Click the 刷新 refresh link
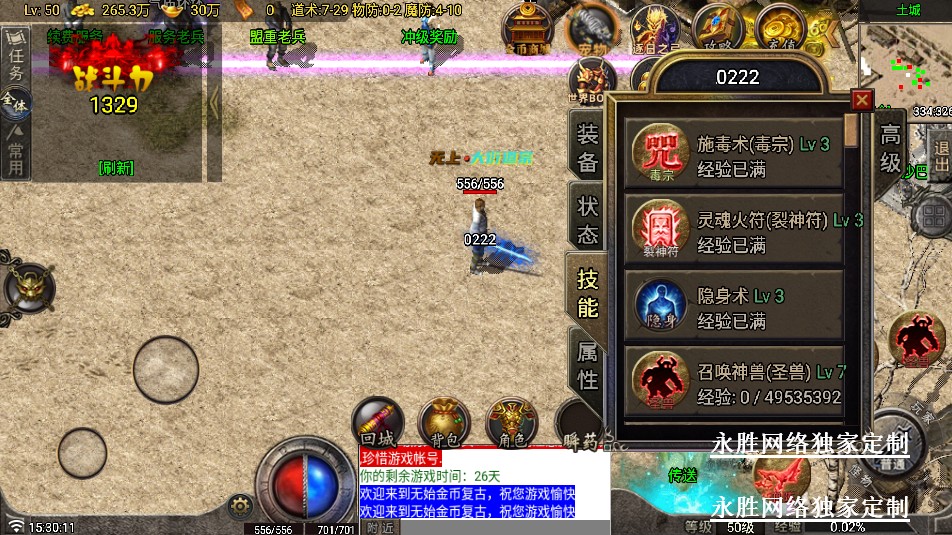952x535 pixels. point(116,167)
